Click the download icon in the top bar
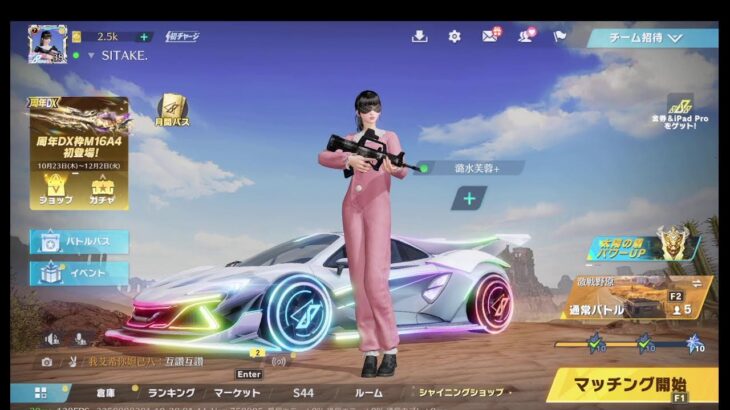The image size is (730, 410). click(x=419, y=37)
